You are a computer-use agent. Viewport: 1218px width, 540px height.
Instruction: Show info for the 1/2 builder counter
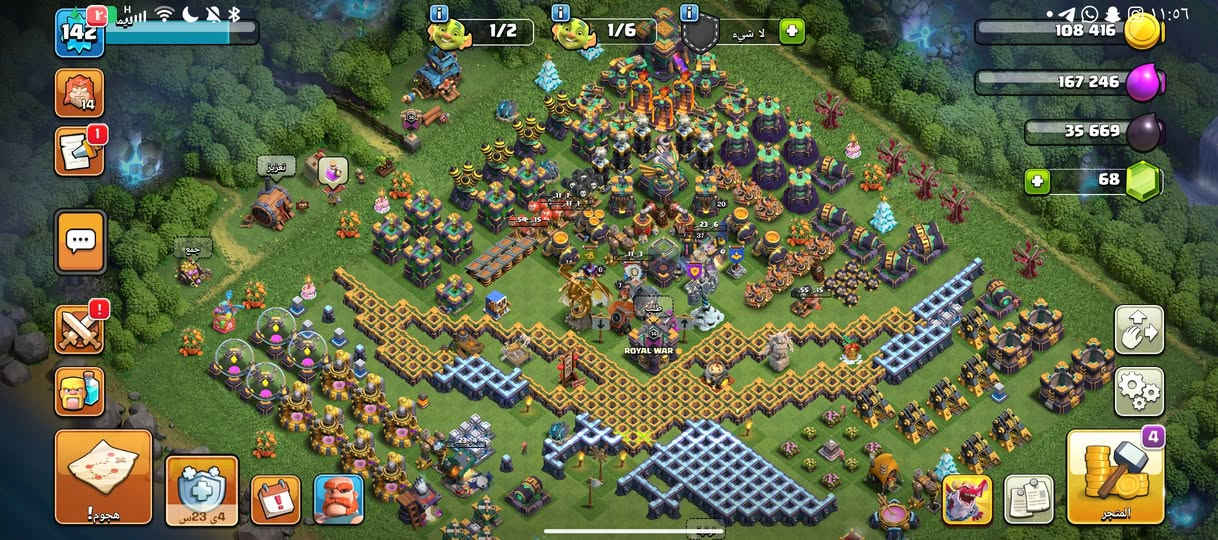pyautogui.click(x=438, y=13)
